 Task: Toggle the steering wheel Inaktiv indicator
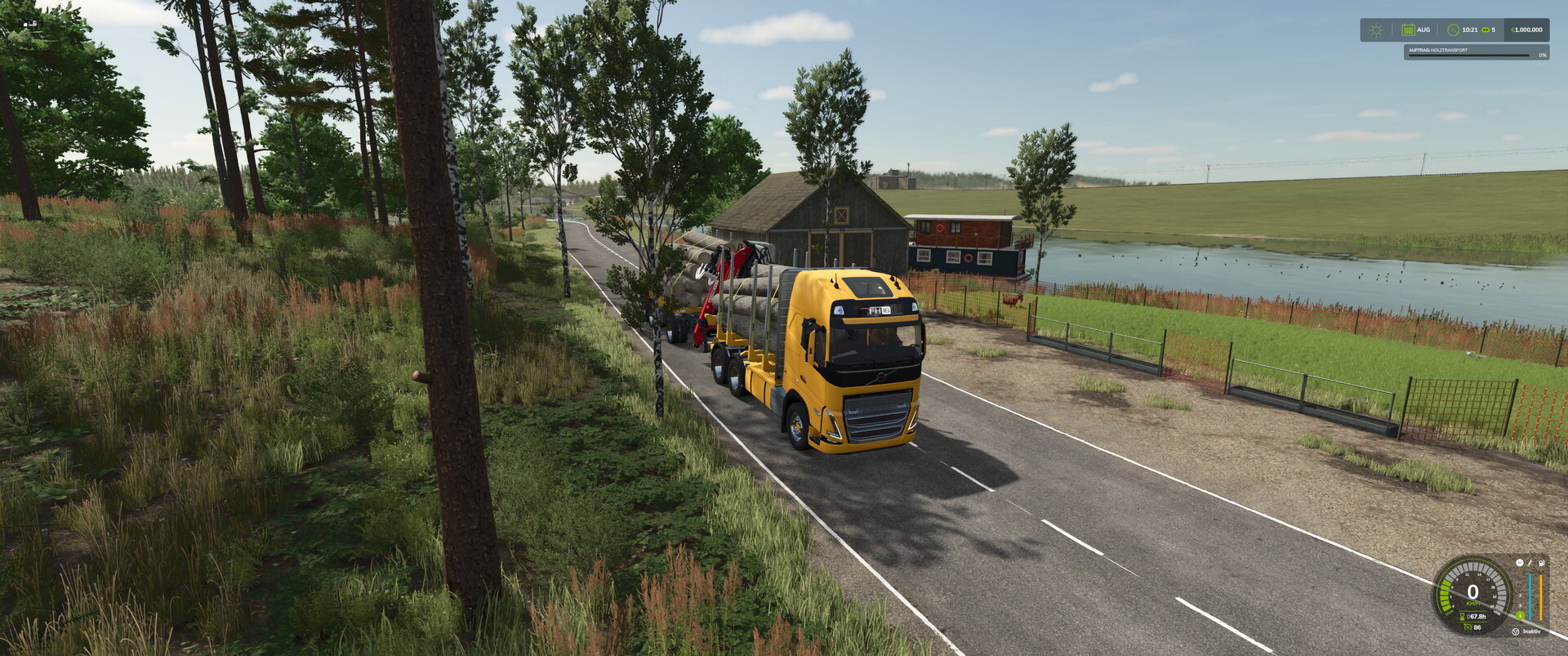point(1516,631)
